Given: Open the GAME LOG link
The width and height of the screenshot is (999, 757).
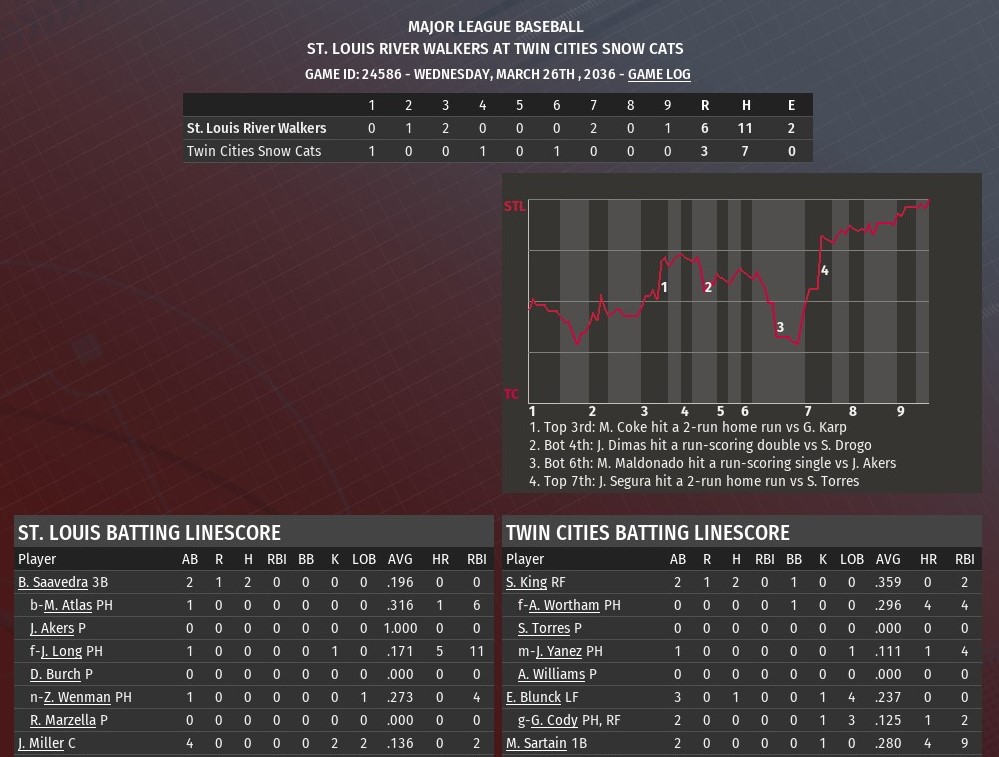Looking at the screenshot, I should point(659,74).
